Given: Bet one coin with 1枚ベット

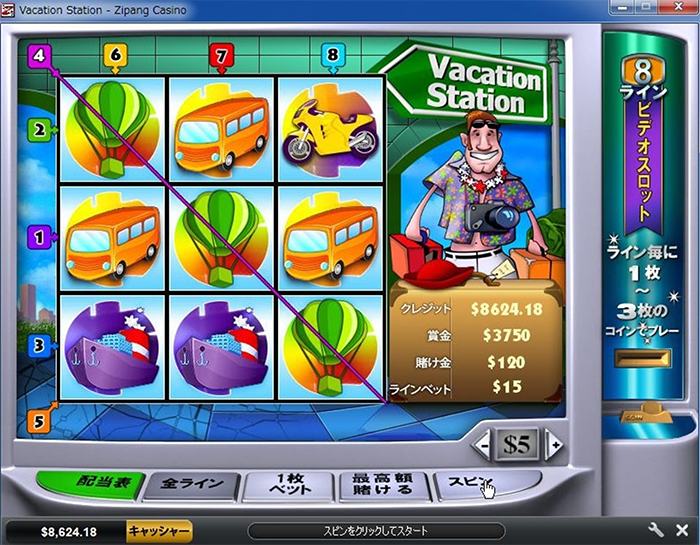Looking at the screenshot, I should [289, 486].
